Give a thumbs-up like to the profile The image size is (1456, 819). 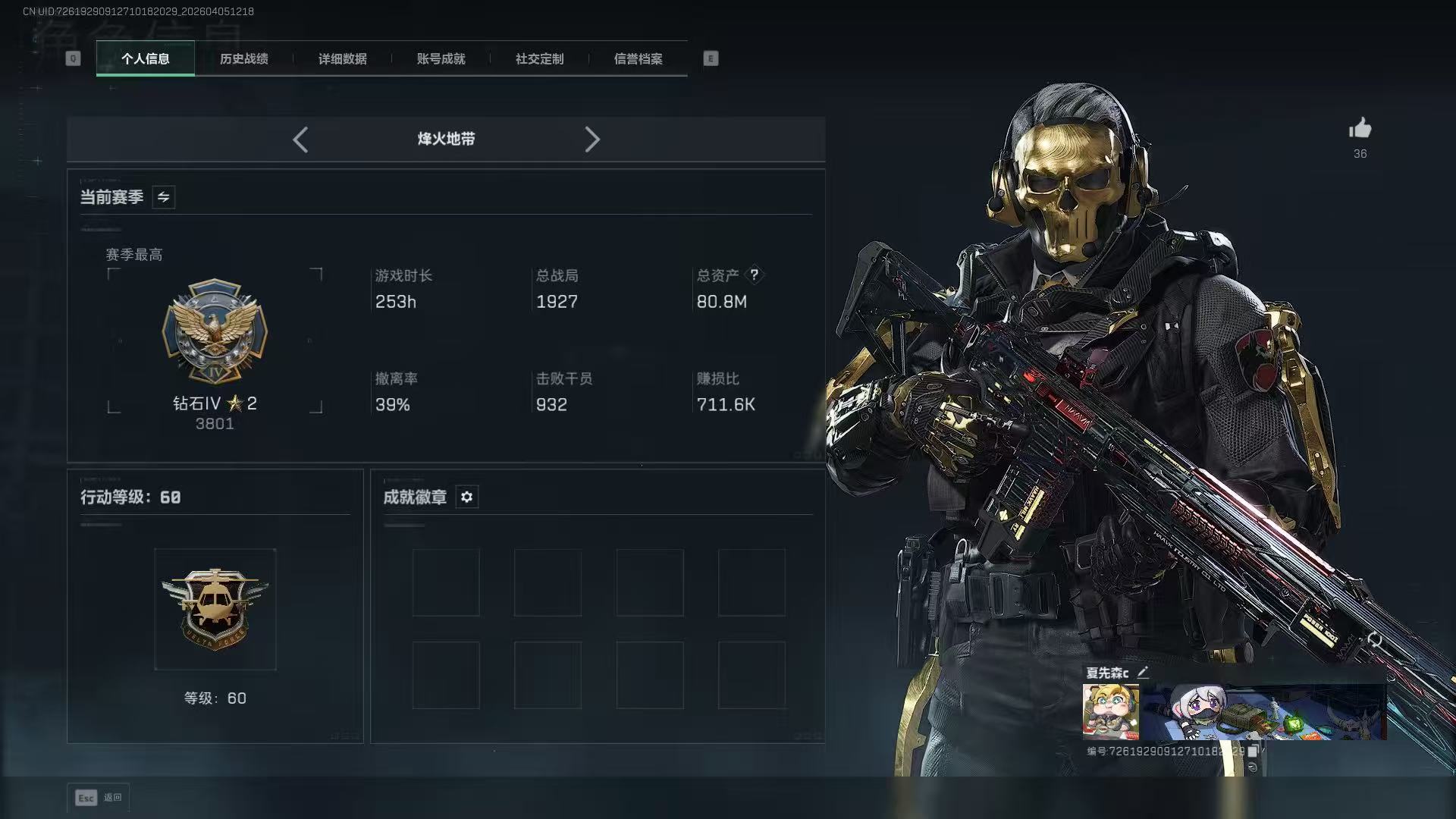coord(1360,128)
